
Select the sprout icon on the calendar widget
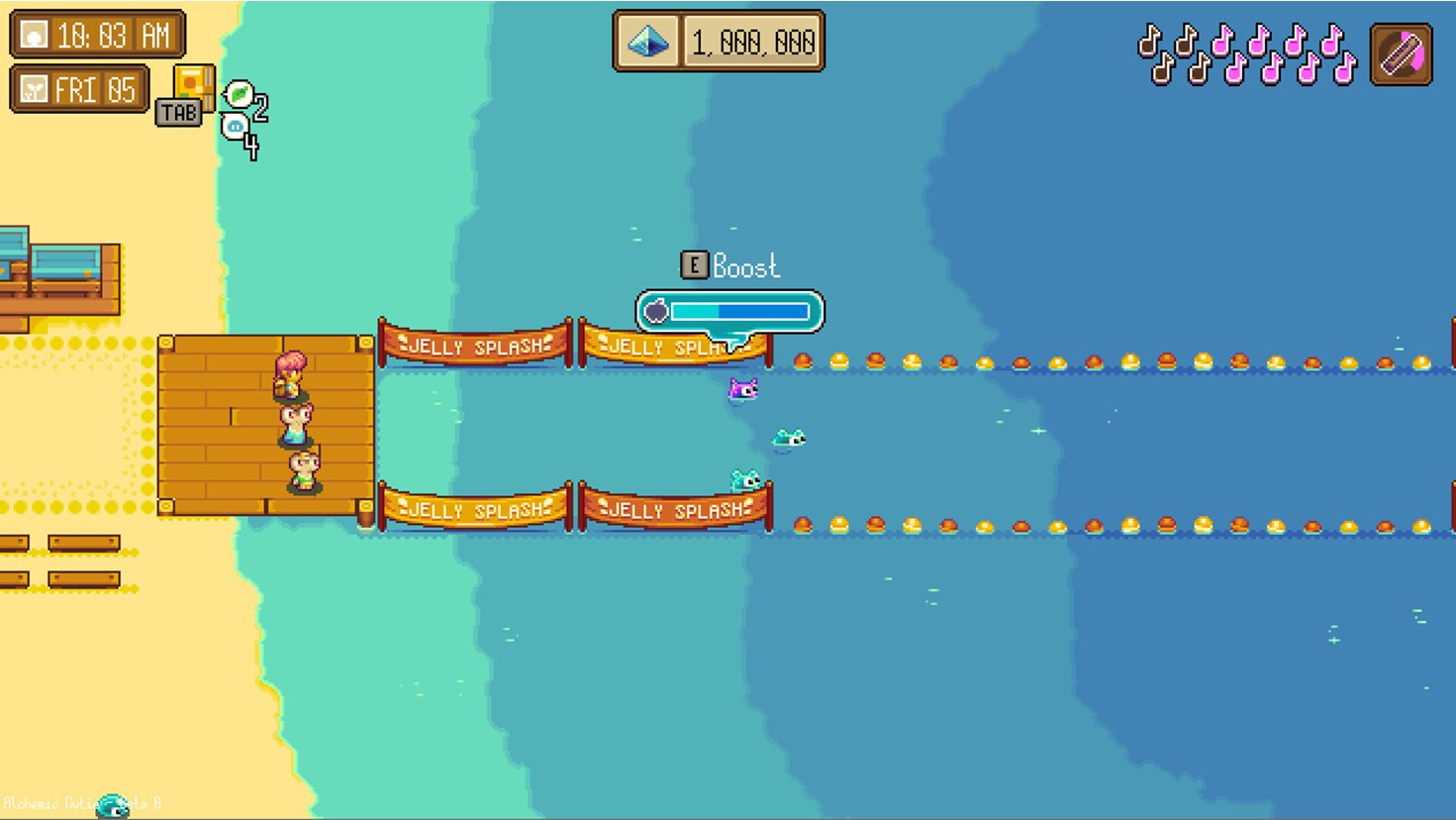pyautogui.click(x=34, y=88)
